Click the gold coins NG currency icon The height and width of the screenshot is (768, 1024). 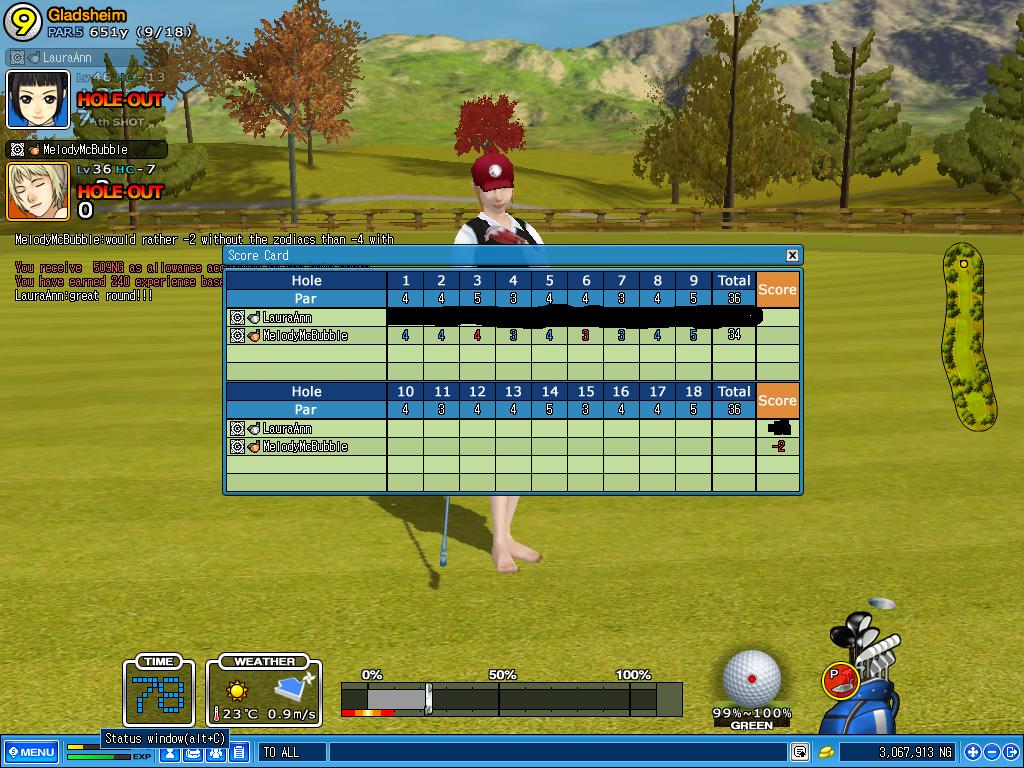827,752
